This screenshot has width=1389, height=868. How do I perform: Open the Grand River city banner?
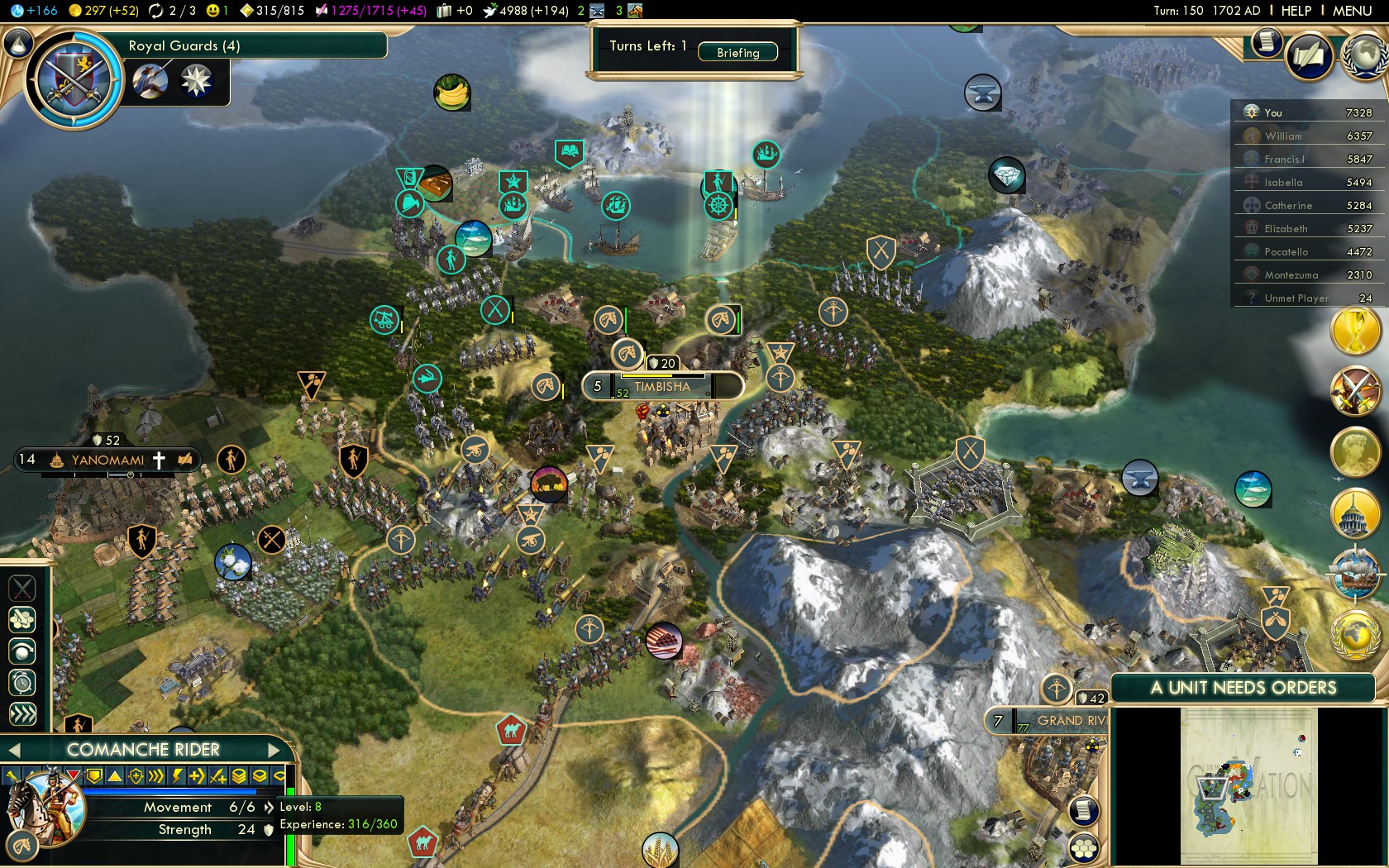[x=1070, y=721]
